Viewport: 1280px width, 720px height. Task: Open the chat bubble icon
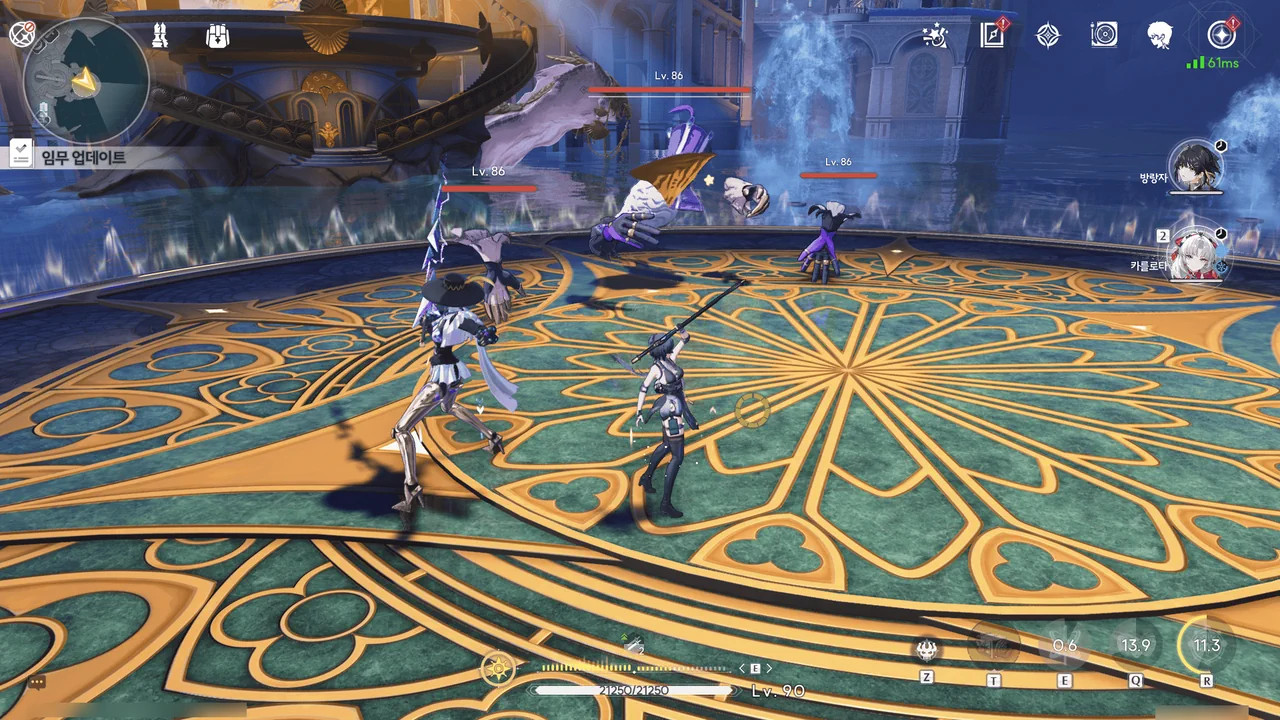[37, 683]
